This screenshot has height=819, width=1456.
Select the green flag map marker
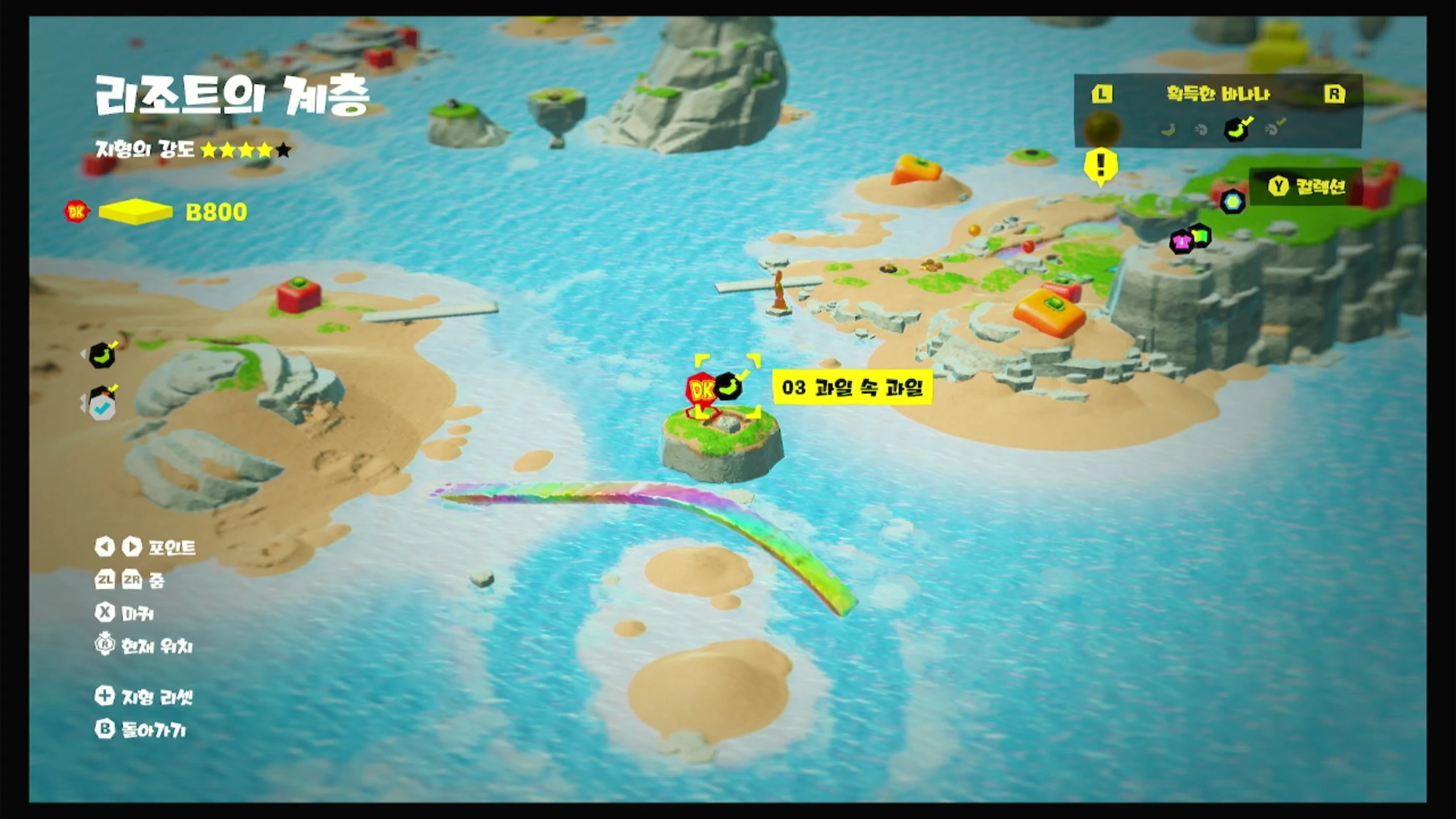(x=1201, y=234)
